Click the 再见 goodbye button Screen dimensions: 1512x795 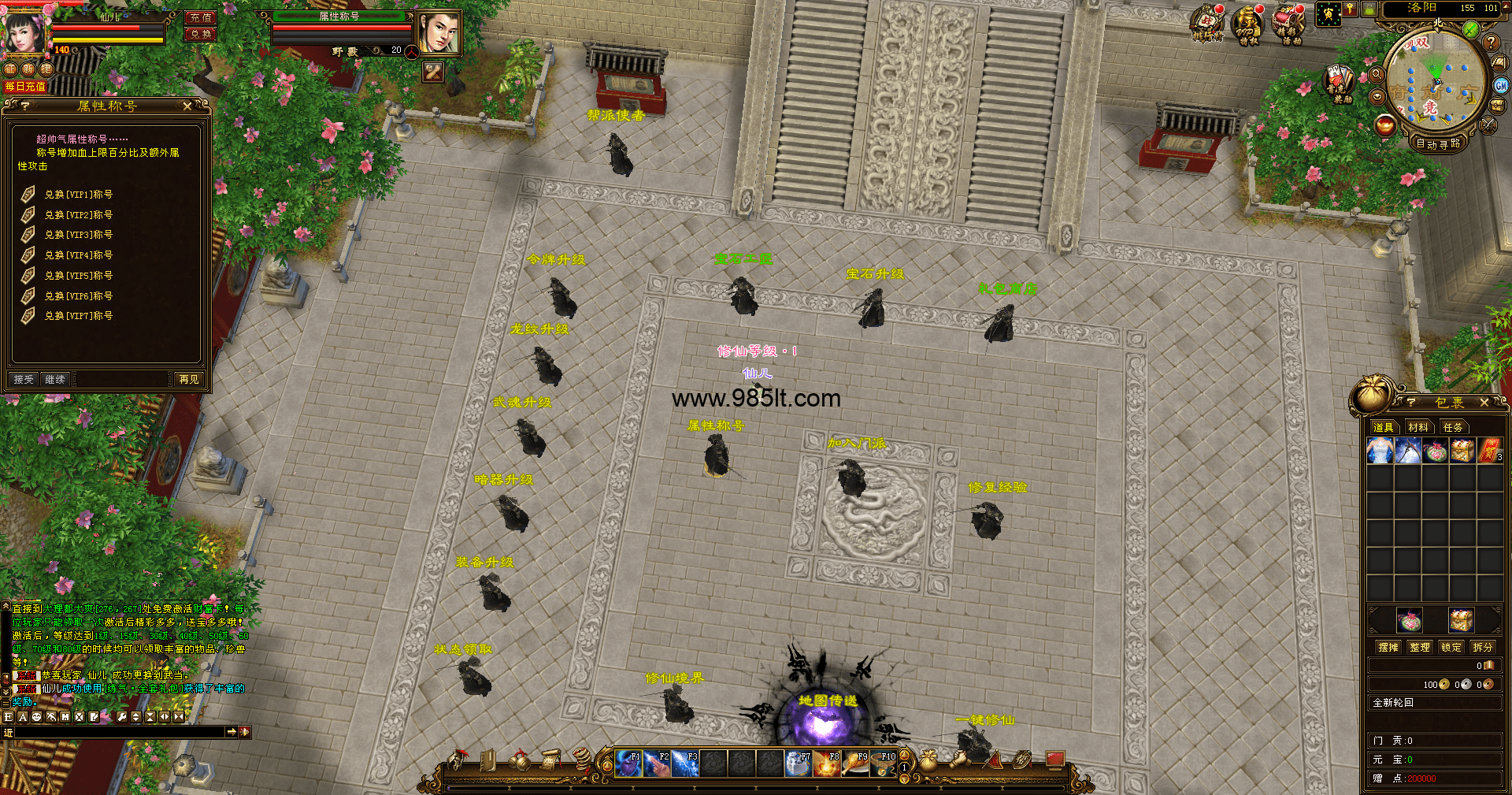(189, 380)
